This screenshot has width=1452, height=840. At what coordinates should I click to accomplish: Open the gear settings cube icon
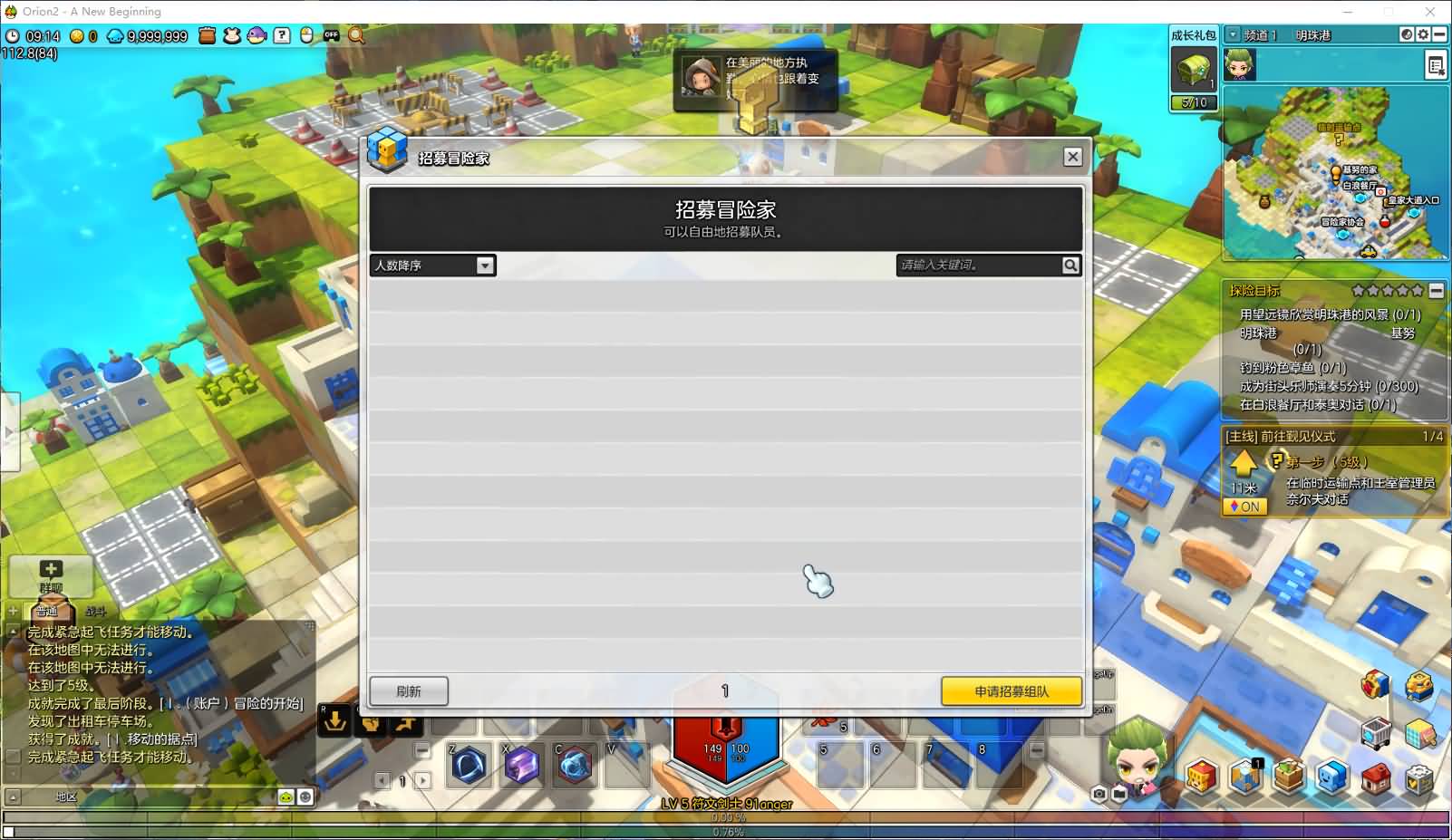[x=1419, y=777]
